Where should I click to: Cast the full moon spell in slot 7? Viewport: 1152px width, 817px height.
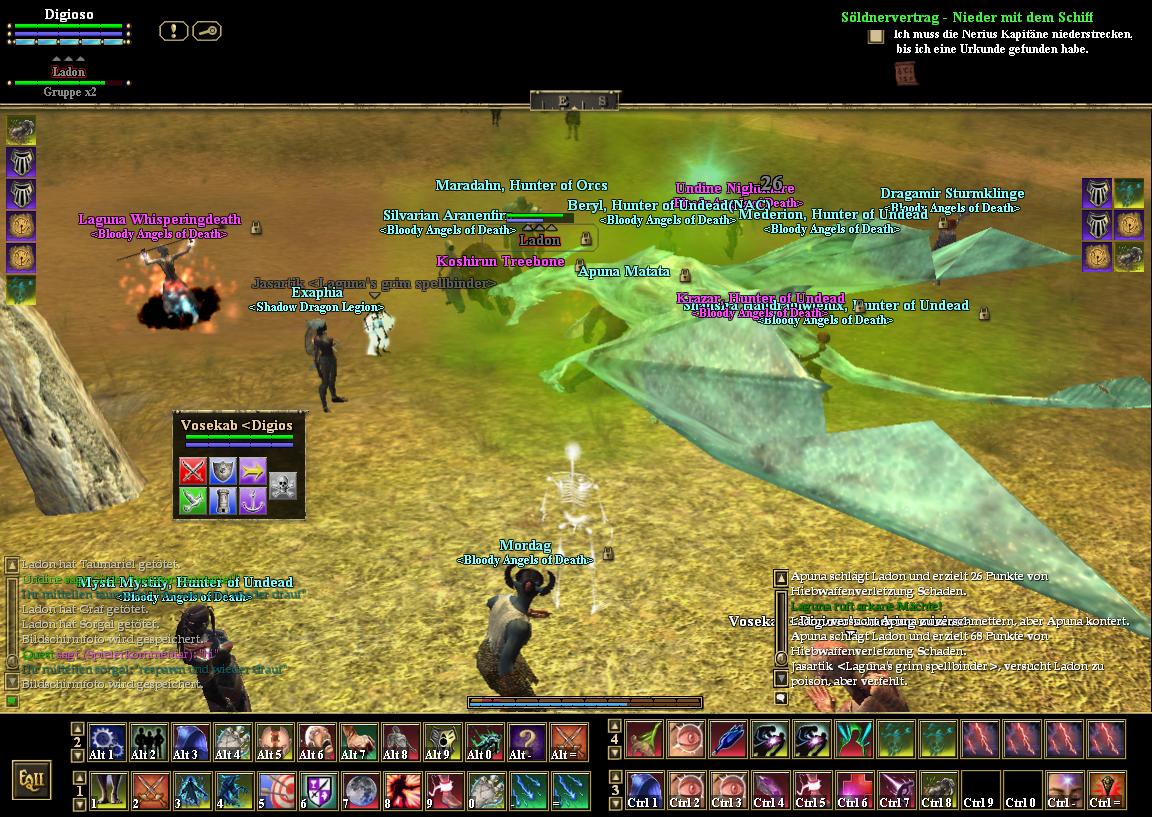tap(359, 790)
